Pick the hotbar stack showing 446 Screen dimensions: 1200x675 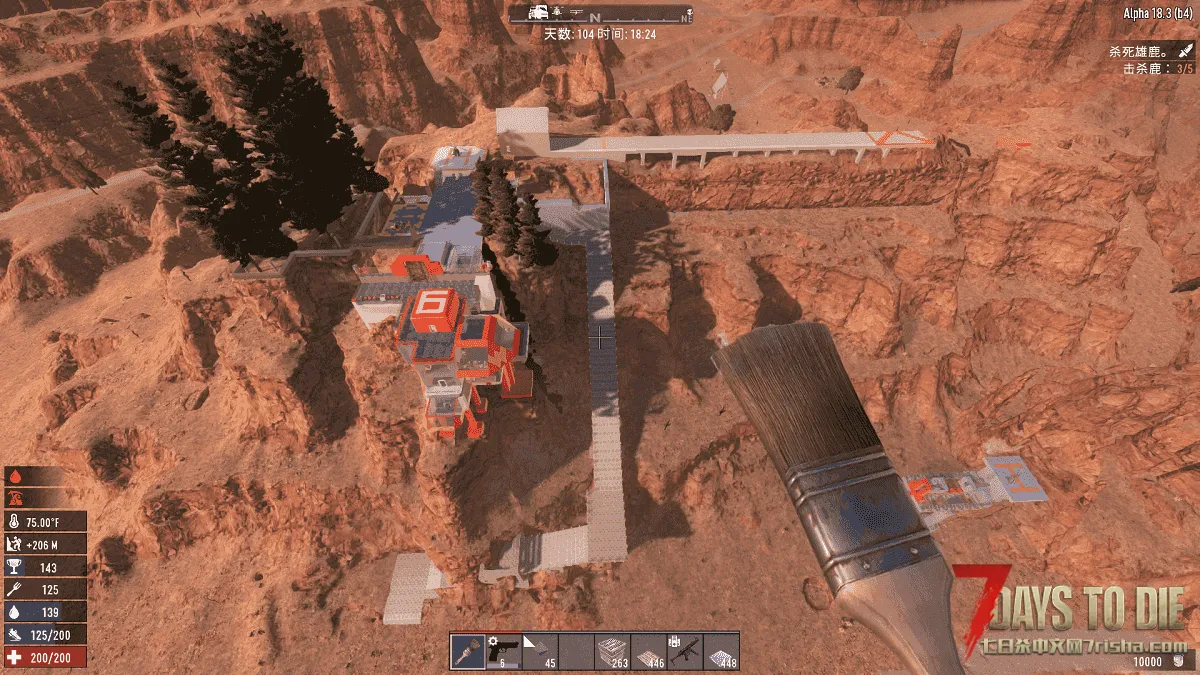(649, 651)
